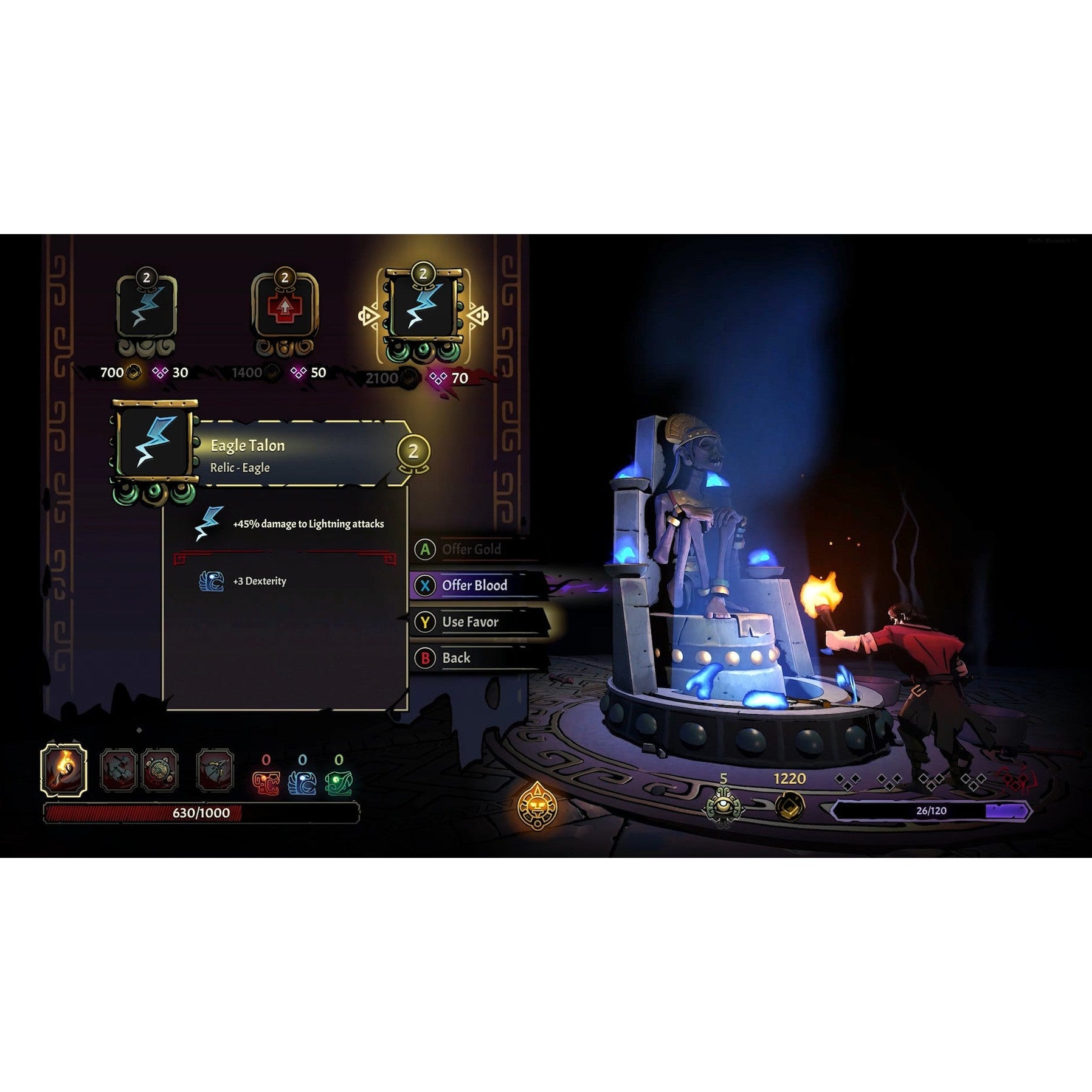Click the red Constitution stat glyph
This screenshot has height=1092, width=1092.
(x=266, y=783)
